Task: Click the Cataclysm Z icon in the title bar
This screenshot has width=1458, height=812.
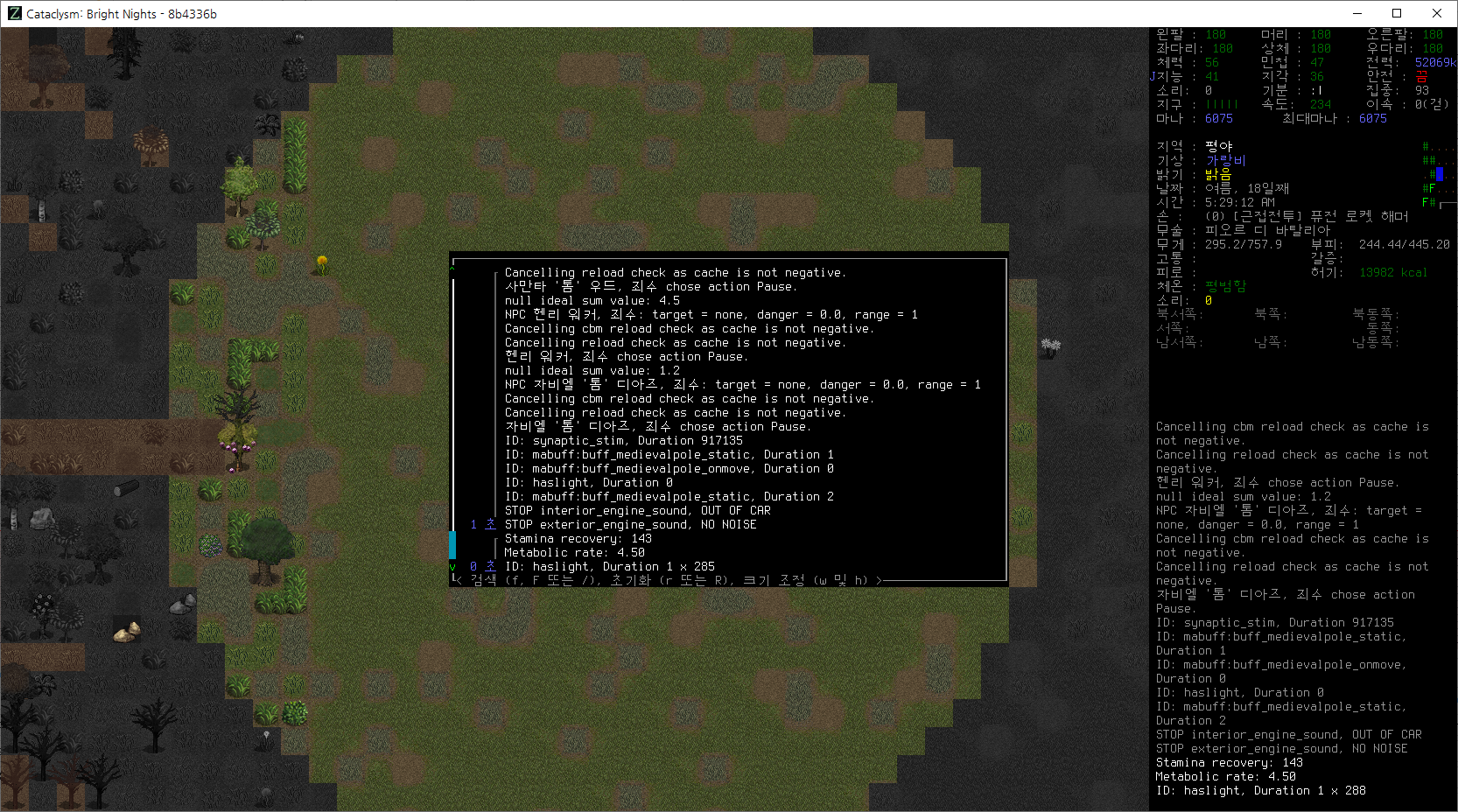Action: click(x=12, y=13)
